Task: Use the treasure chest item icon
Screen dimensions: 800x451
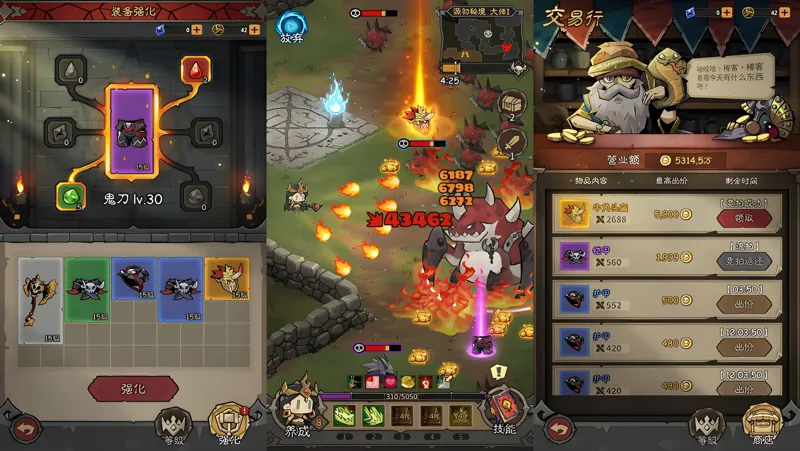Action: tap(512, 105)
